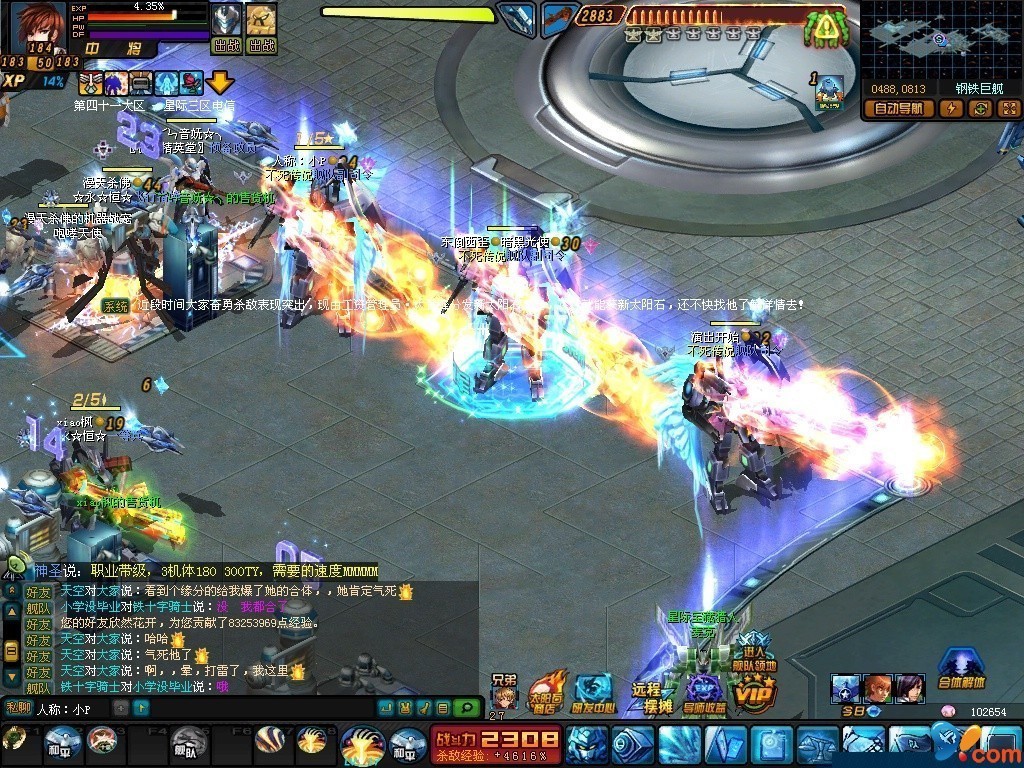Click the yellow warning triangle icon
Image resolution: width=1024 pixels, height=768 pixels.
point(826,28)
